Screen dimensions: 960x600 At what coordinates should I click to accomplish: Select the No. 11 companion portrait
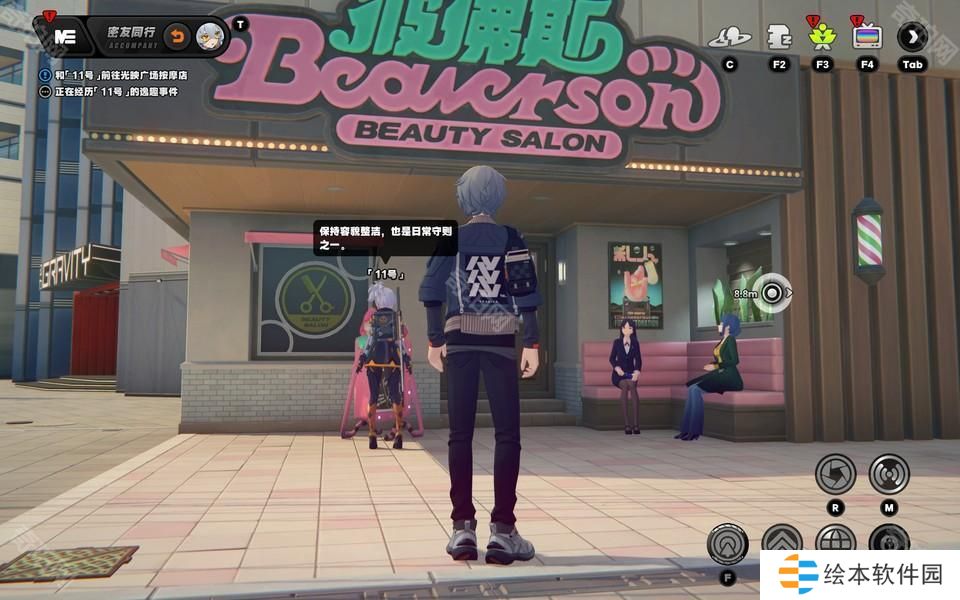(210, 37)
